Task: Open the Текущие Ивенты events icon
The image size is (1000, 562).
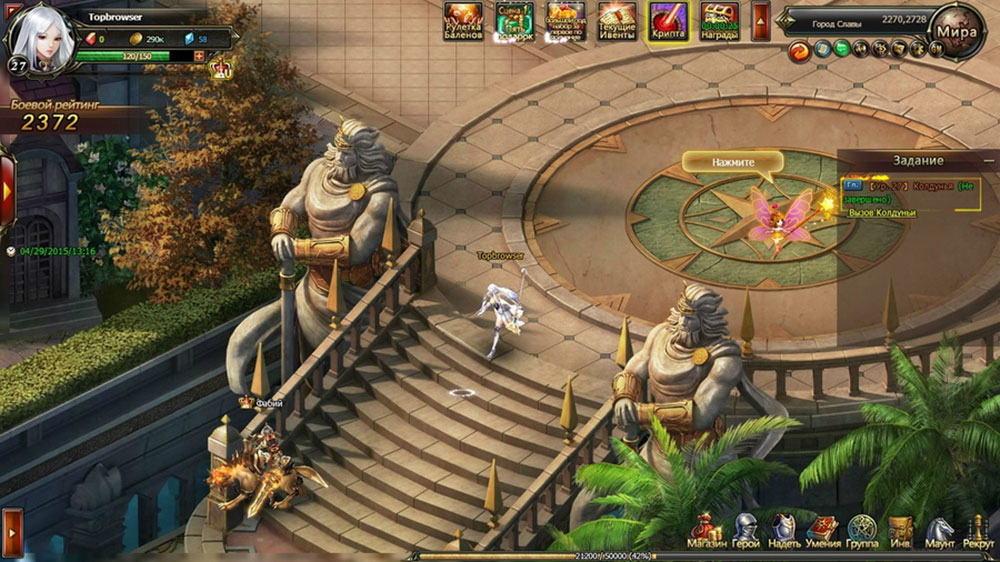Action: click(x=617, y=20)
